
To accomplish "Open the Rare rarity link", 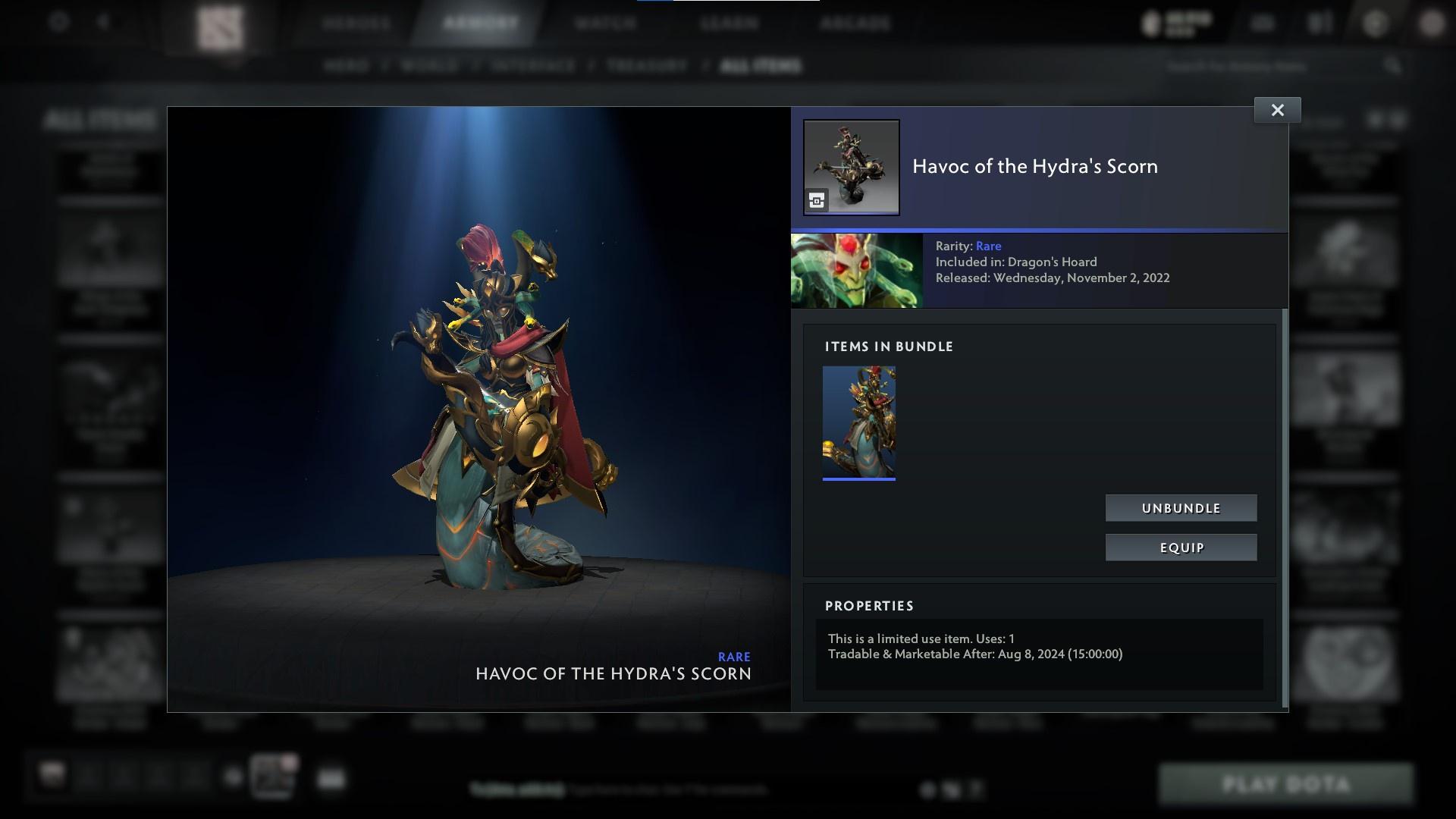I will tap(989, 246).
